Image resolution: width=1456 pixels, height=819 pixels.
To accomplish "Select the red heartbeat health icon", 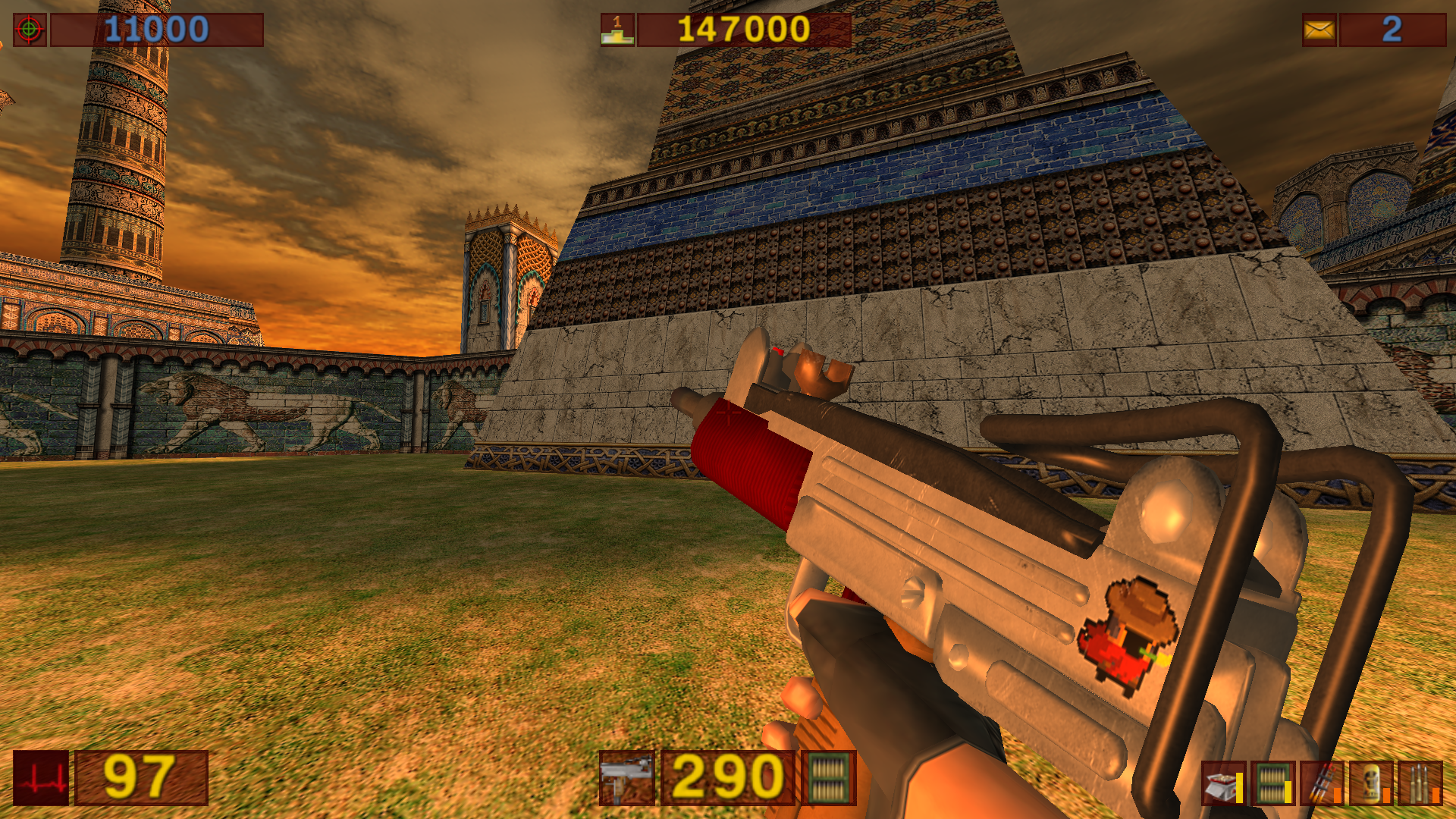I will pyautogui.click(x=41, y=778).
